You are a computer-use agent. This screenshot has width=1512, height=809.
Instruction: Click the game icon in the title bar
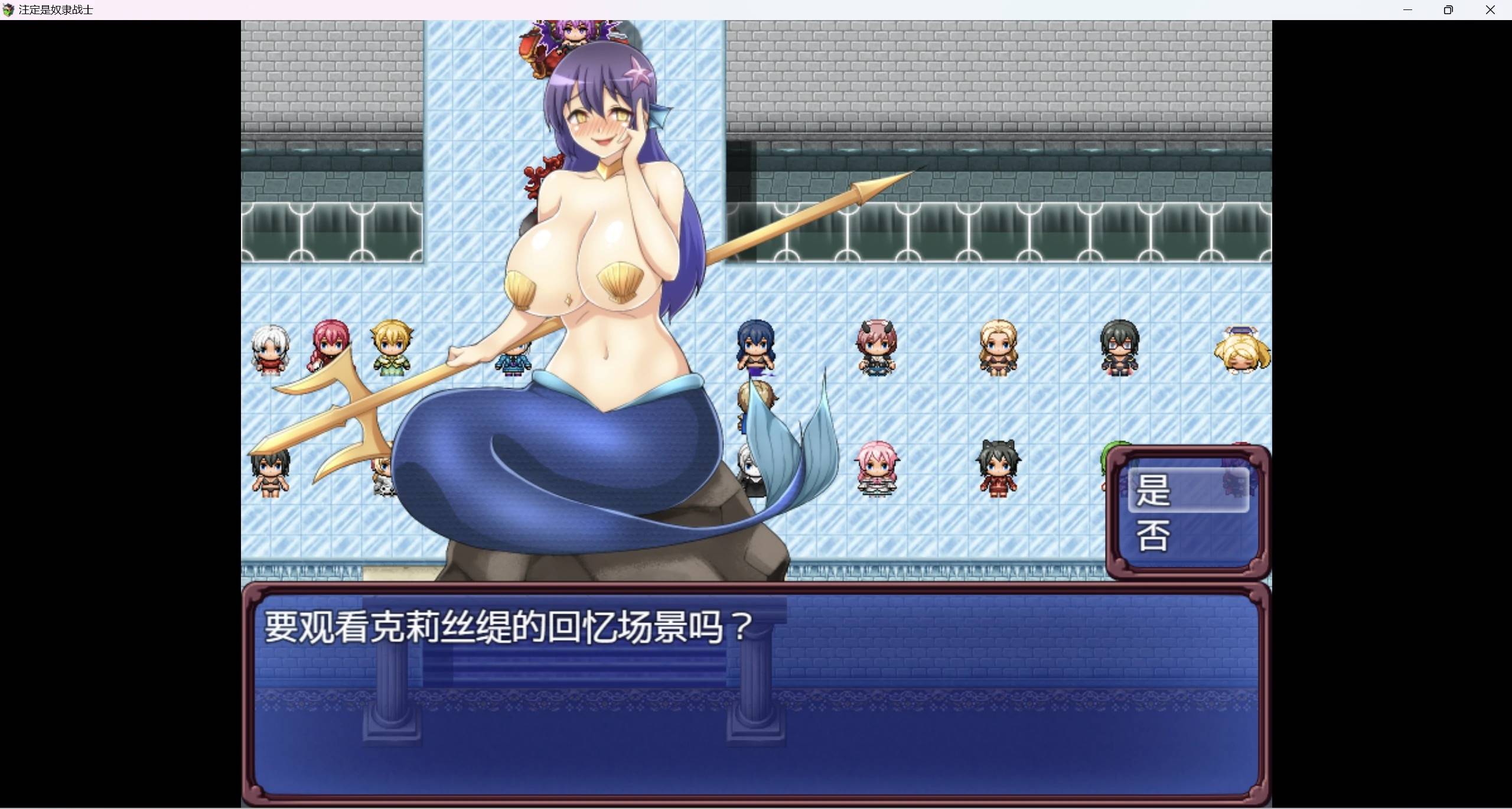click(9, 9)
